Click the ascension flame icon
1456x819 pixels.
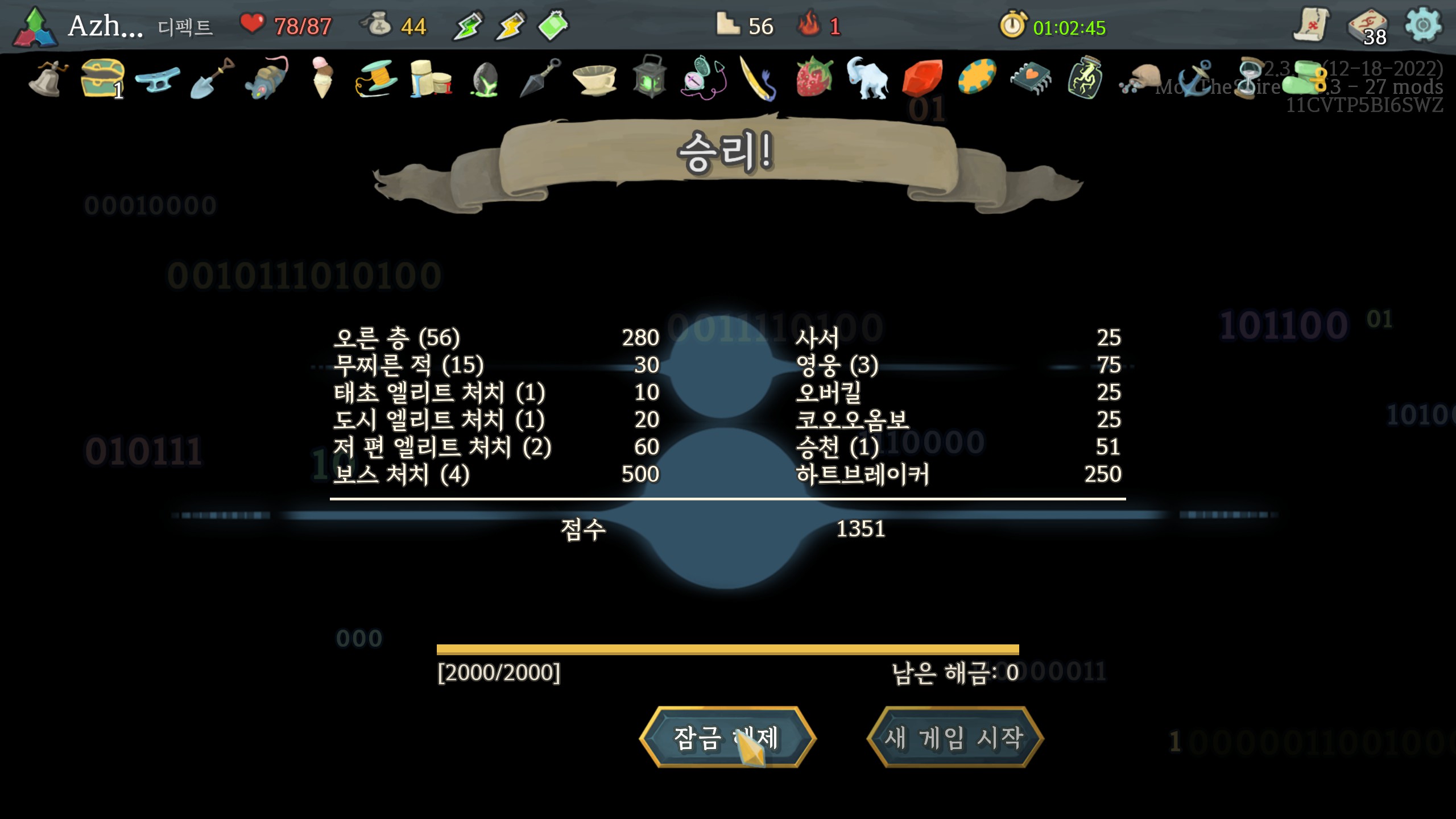tap(808, 25)
